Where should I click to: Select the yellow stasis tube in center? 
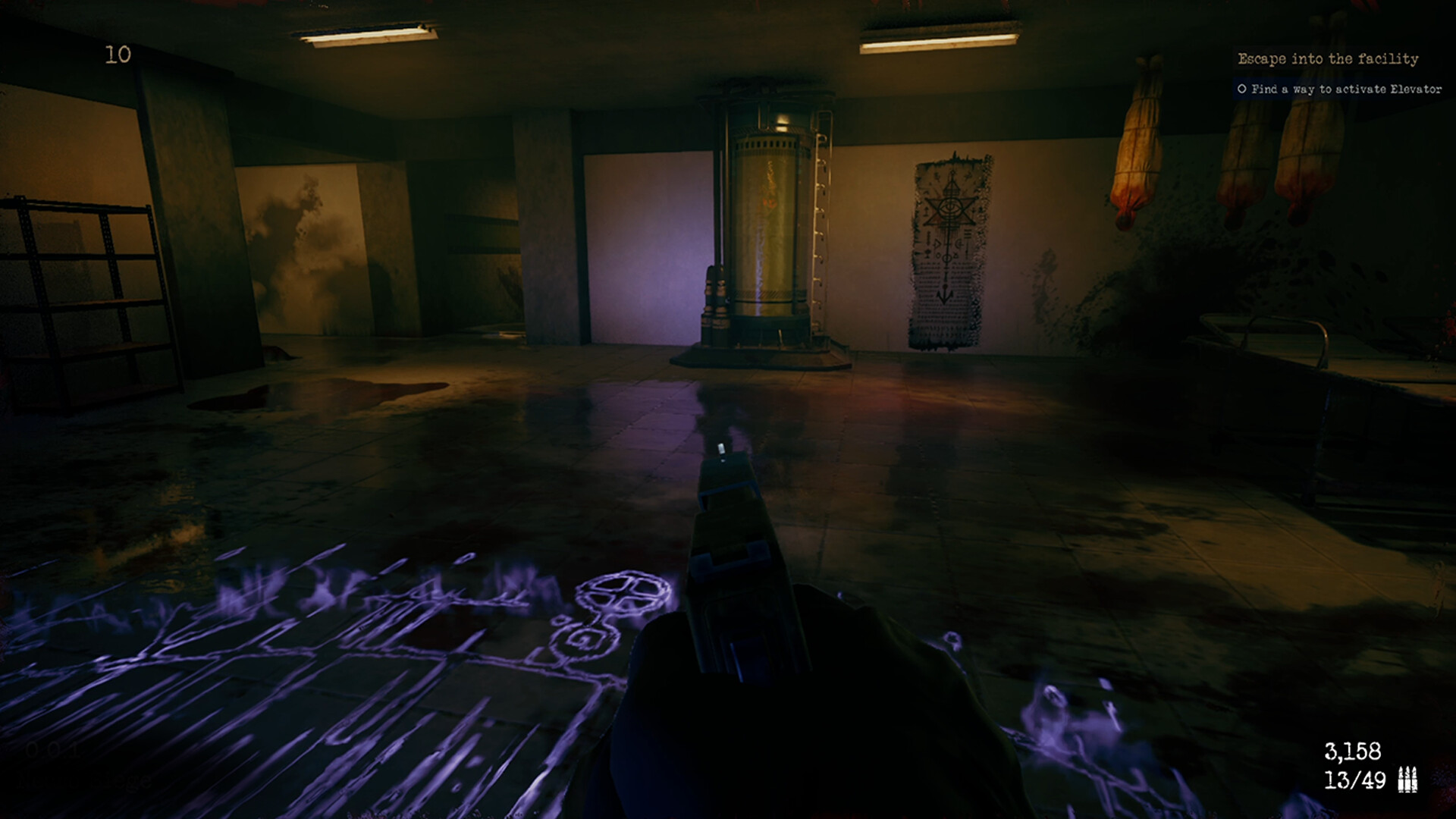pos(768,220)
